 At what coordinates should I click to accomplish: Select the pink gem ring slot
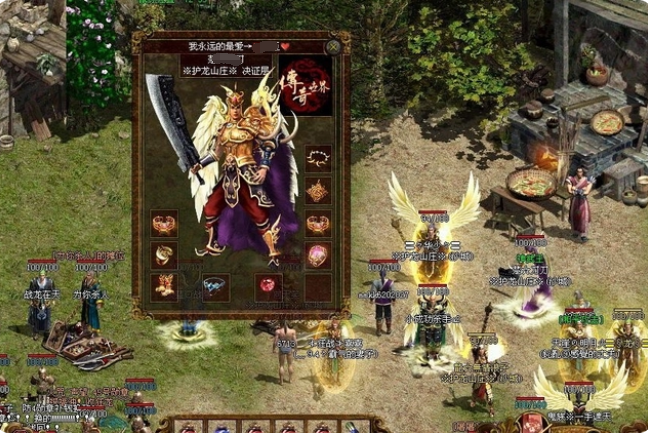(x=318, y=256)
